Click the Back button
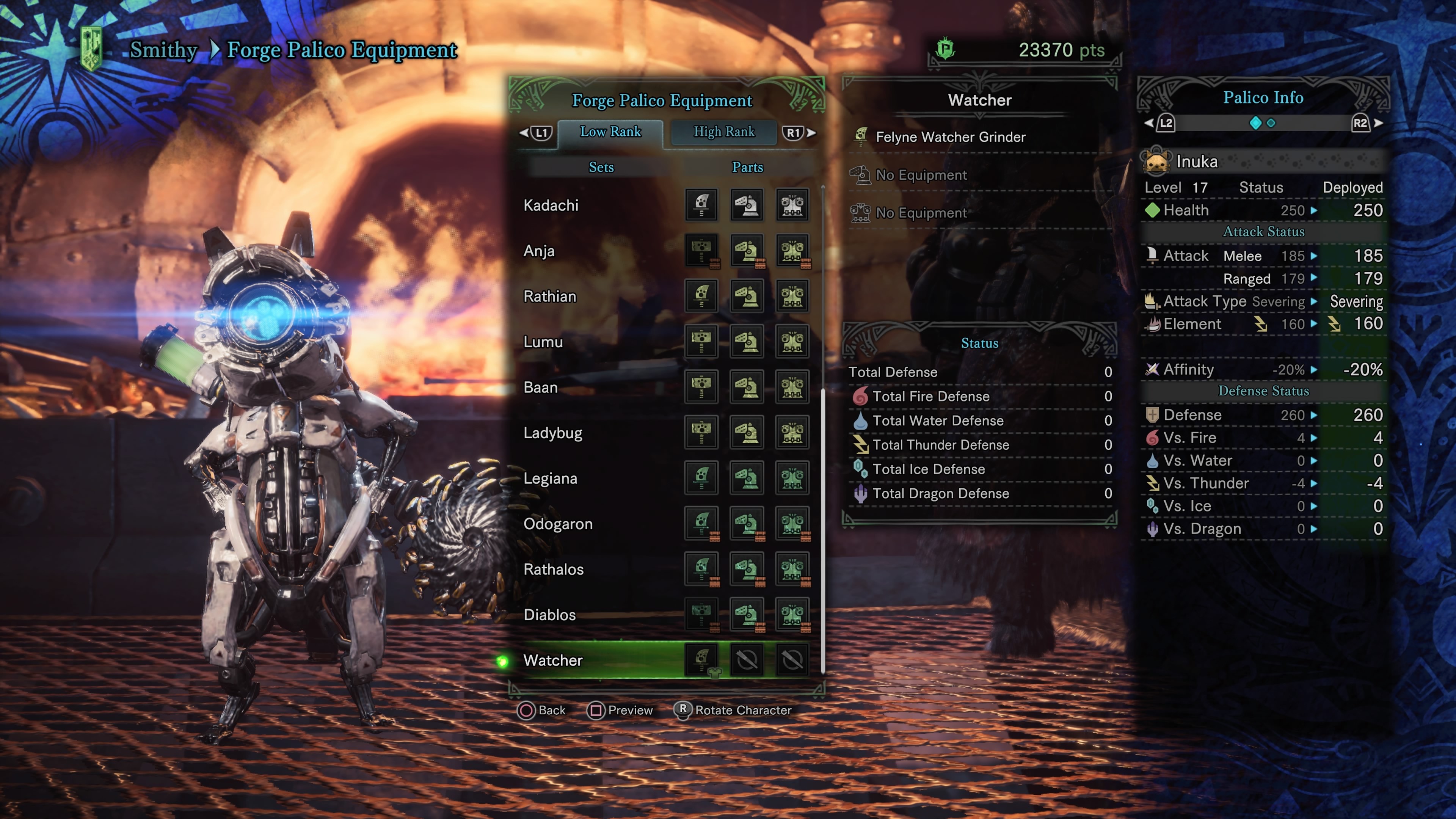 pyautogui.click(x=542, y=711)
